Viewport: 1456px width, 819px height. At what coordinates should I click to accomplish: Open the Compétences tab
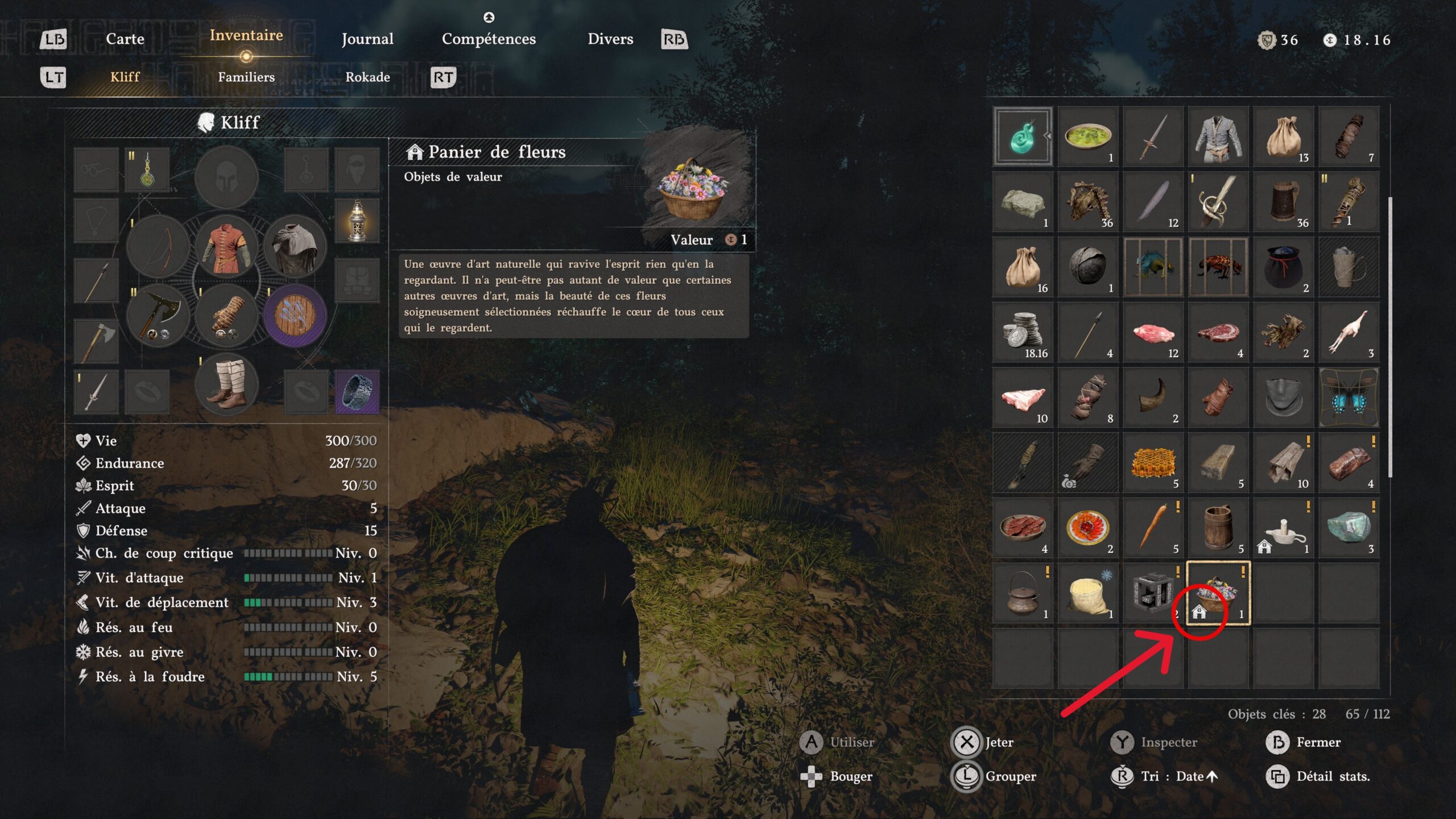(489, 39)
